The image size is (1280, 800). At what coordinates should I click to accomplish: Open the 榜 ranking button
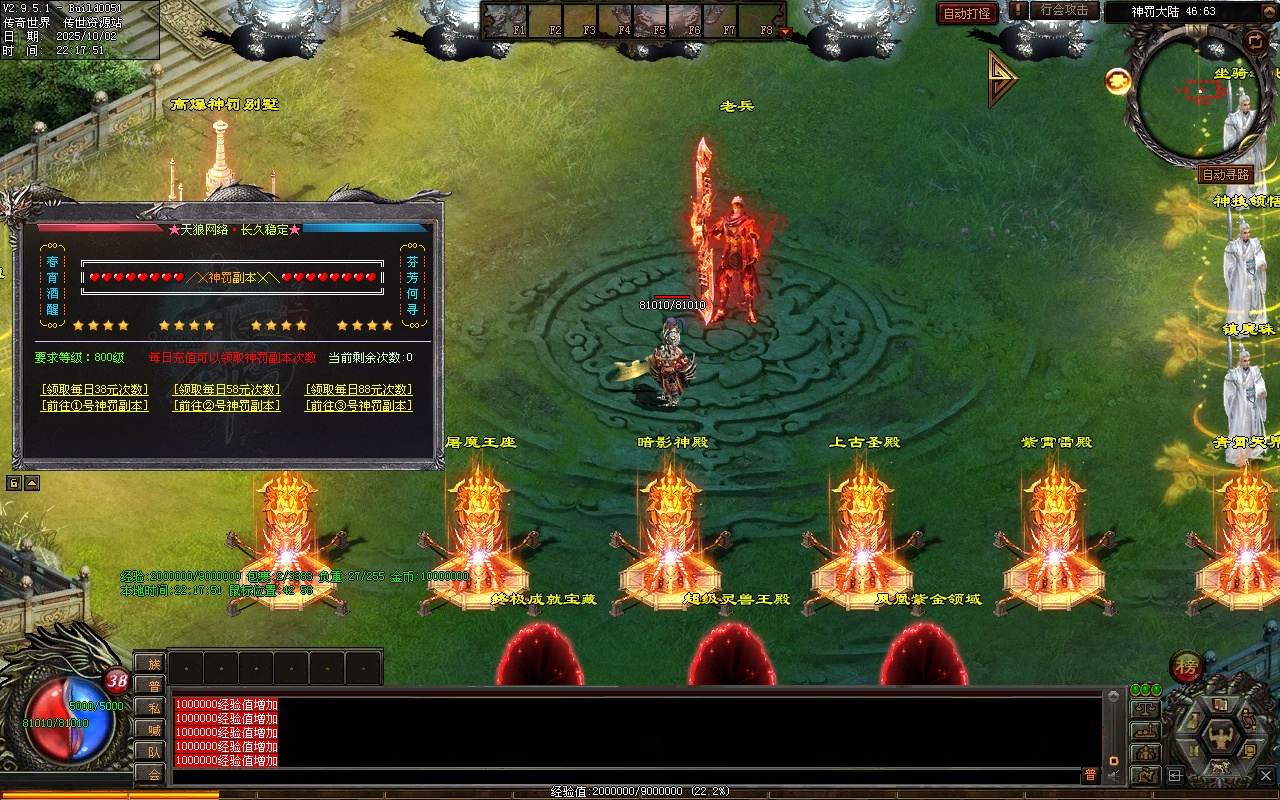click(1186, 667)
